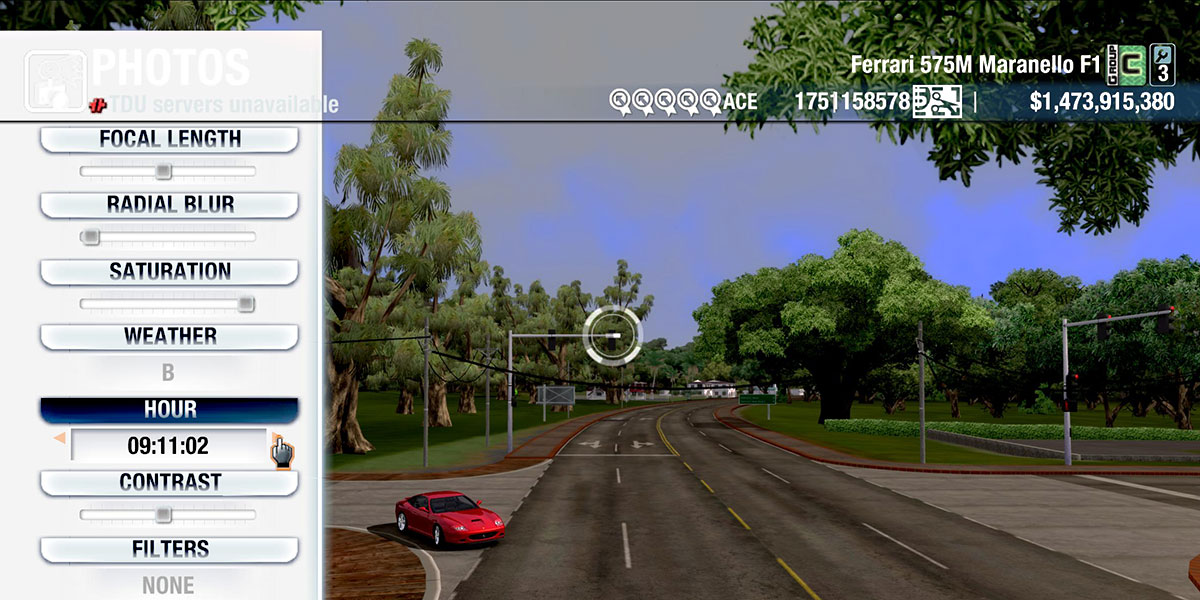Open the Weather setting
The image size is (1200, 600).
tap(169, 337)
